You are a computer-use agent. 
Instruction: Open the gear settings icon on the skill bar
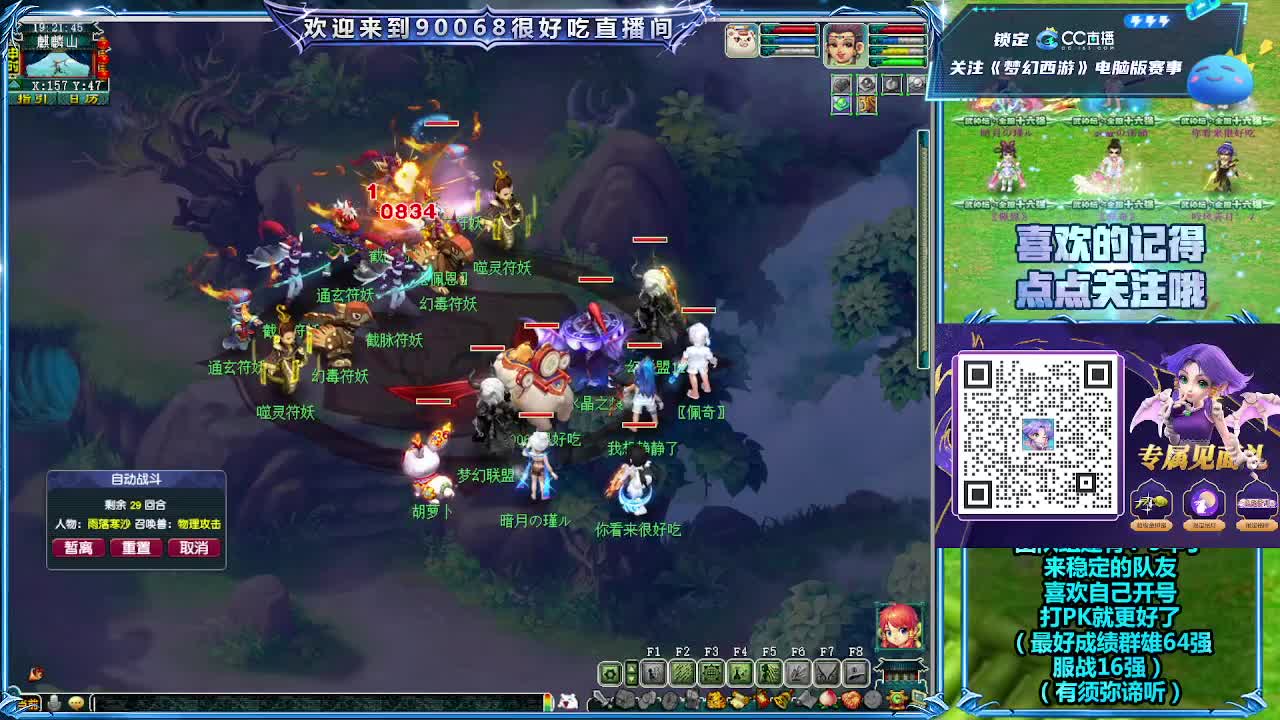pyautogui.click(x=609, y=671)
